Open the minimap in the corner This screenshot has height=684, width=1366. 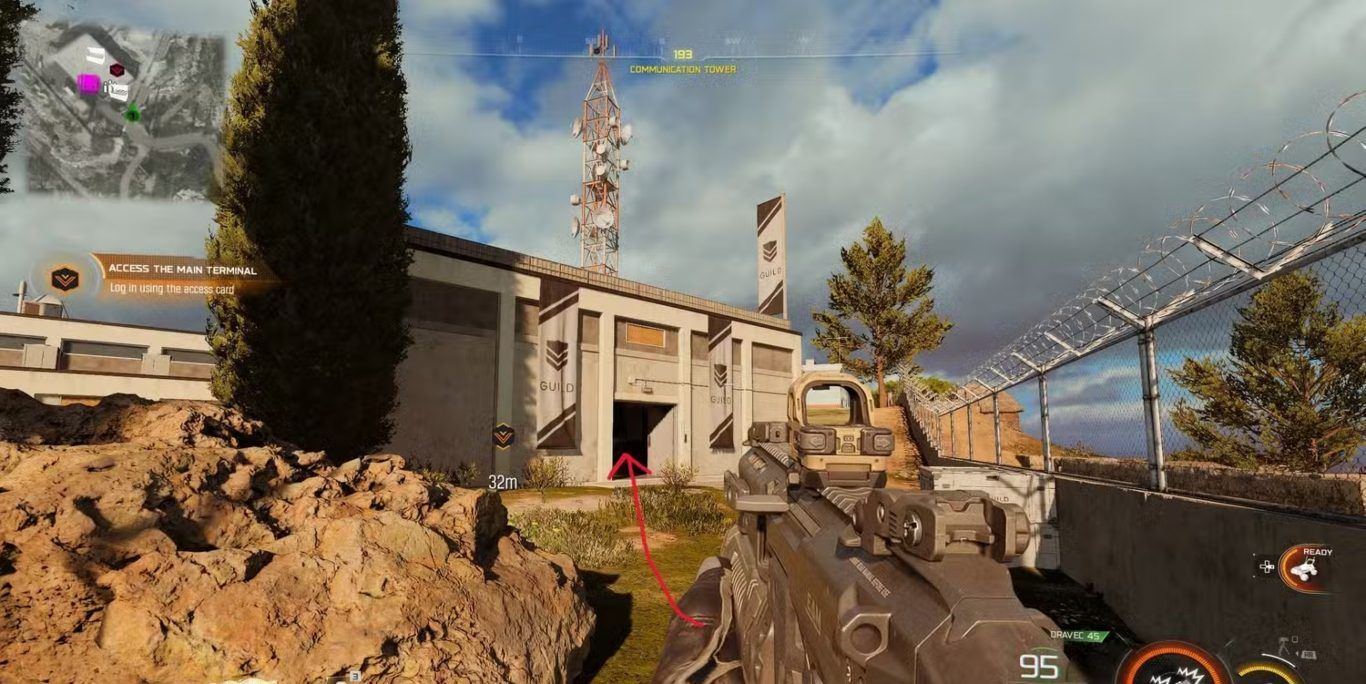click(122, 108)
